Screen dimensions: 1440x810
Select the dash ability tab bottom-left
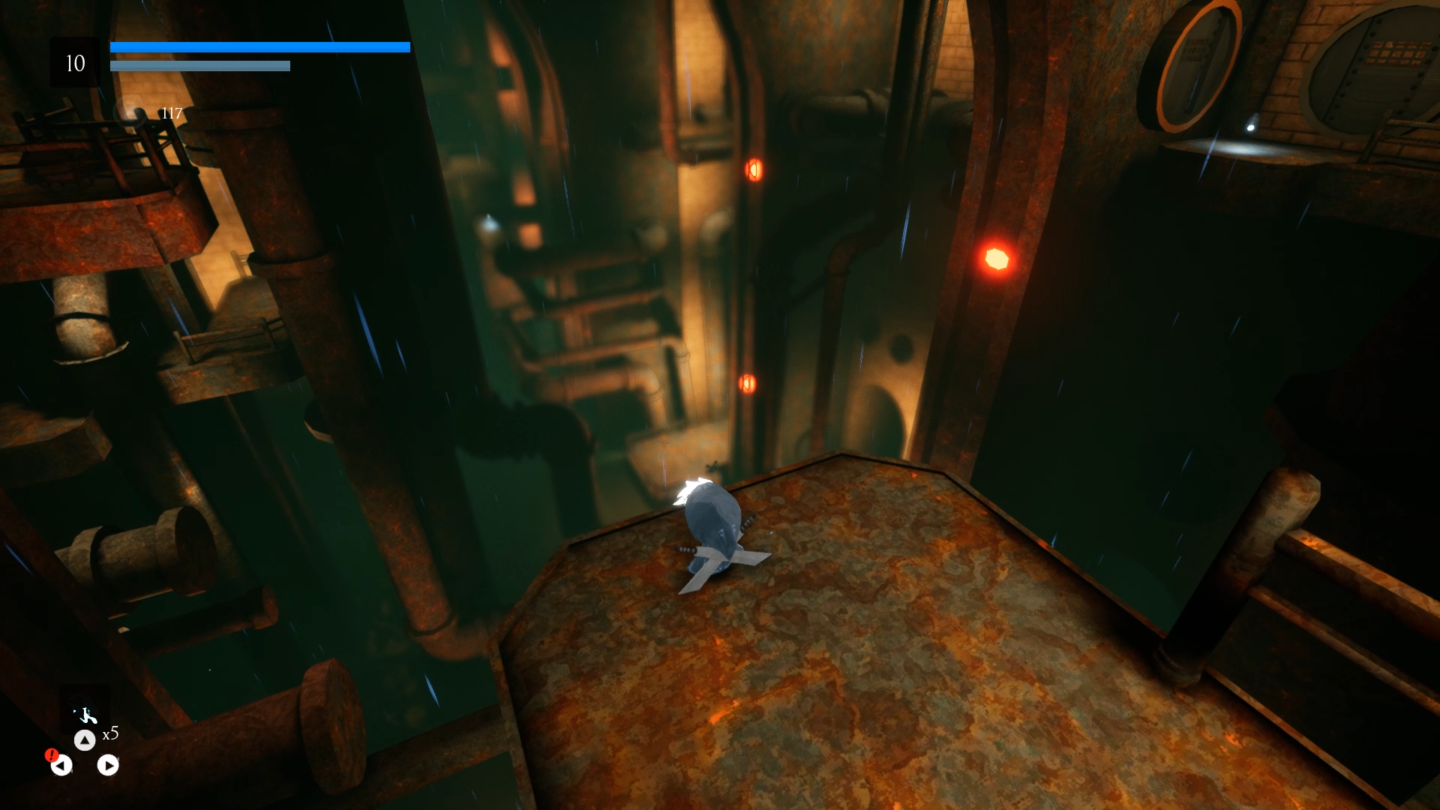click(88, 716)
